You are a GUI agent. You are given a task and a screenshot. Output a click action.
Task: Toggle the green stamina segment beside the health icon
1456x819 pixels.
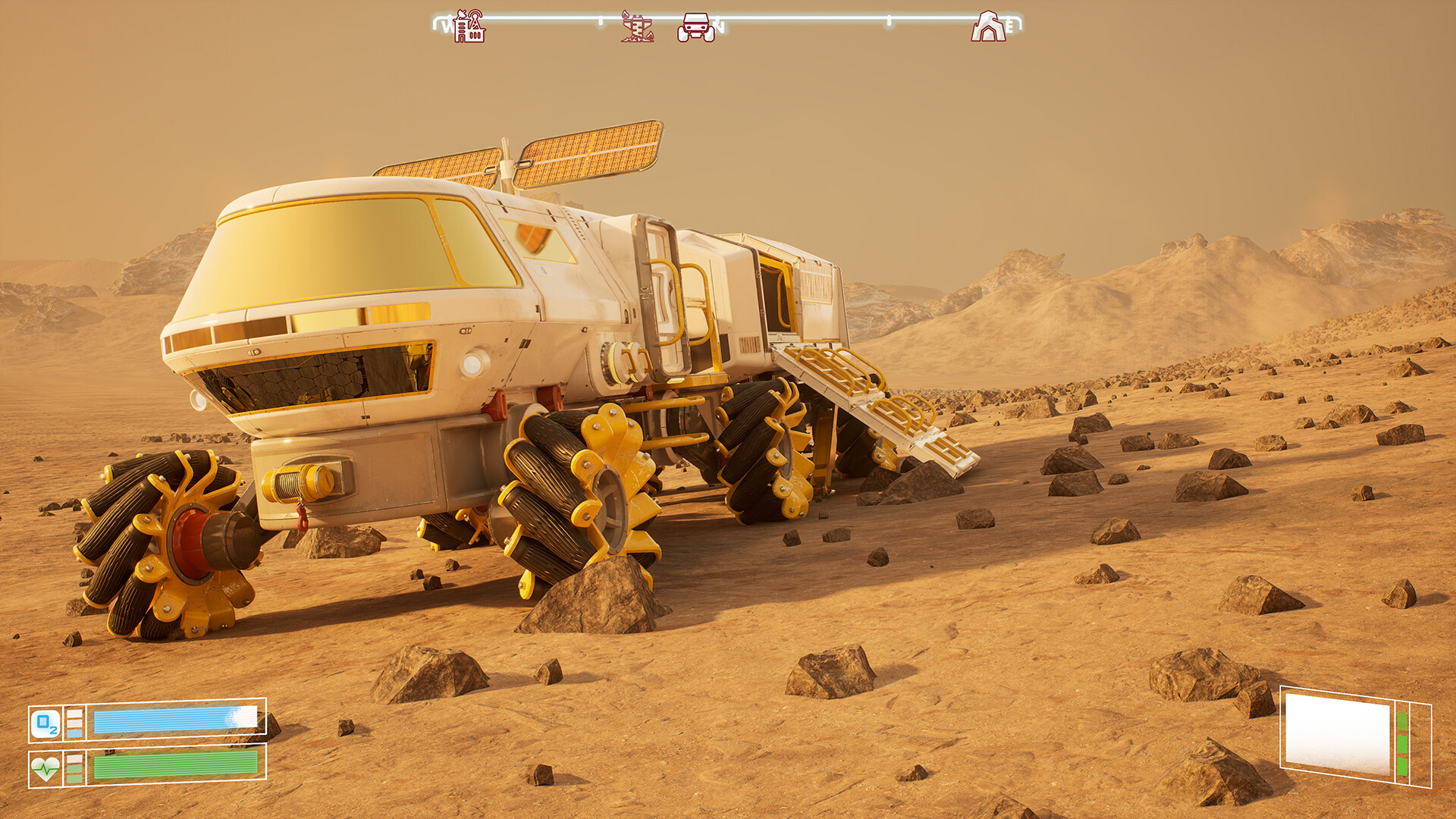pos(74,769)
